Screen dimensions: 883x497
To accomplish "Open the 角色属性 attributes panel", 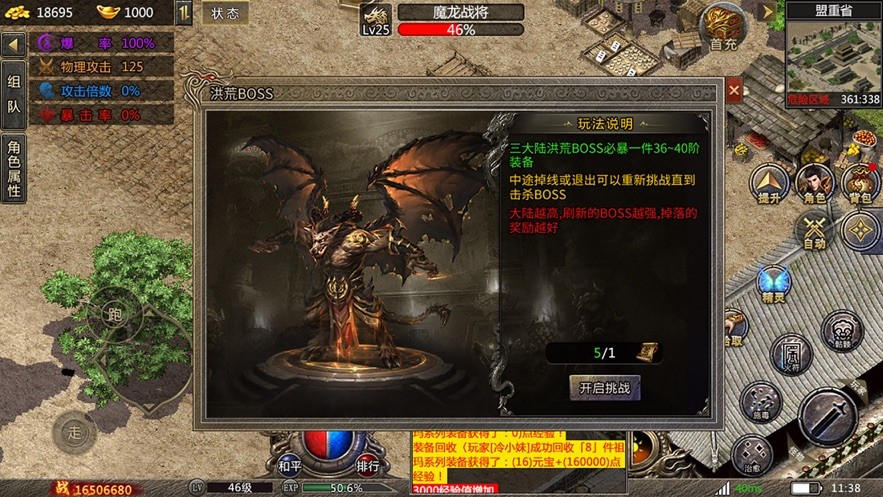I will coord(13,167).
